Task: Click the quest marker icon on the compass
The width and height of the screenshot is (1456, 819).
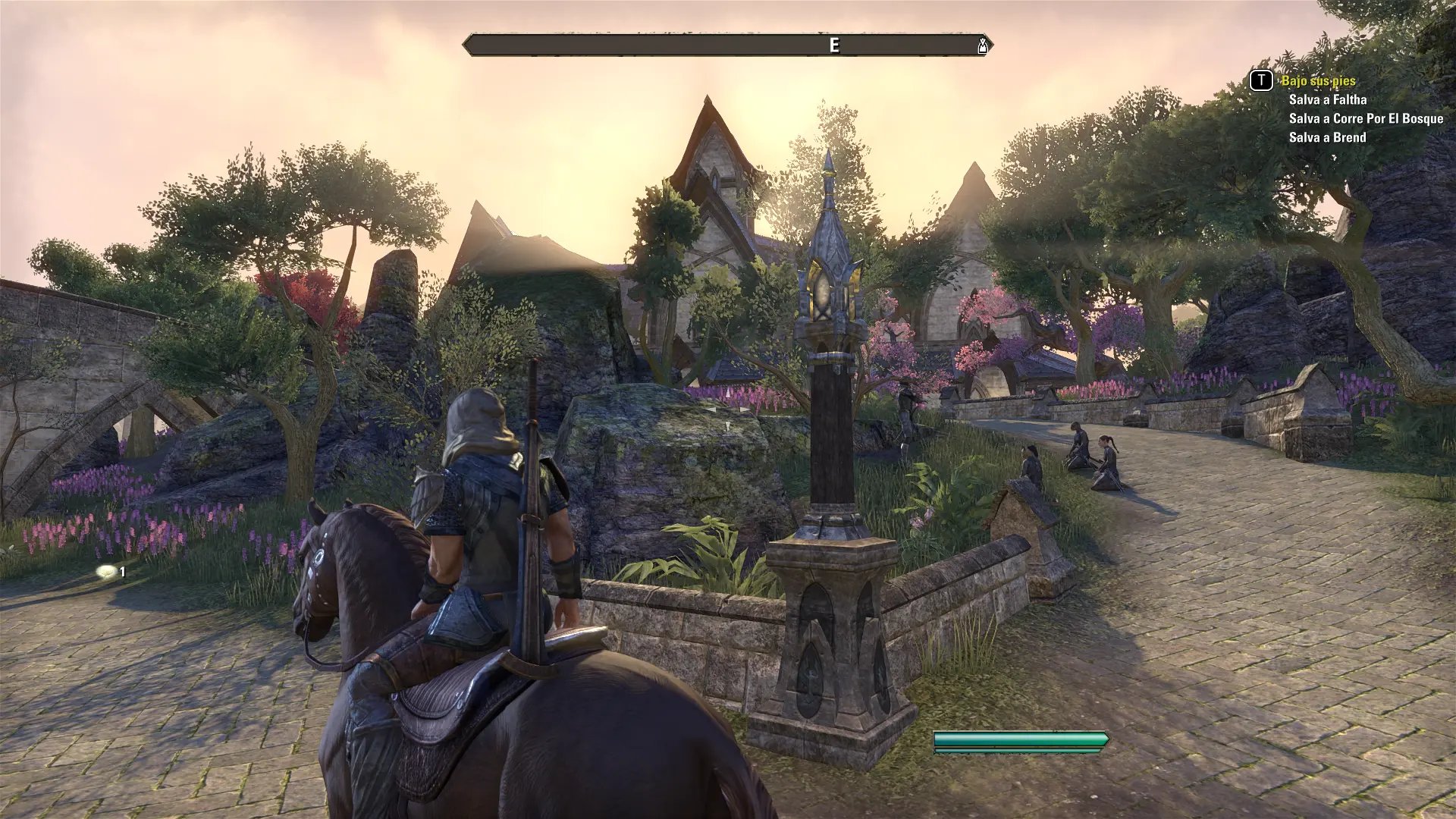Action: click(x=983, y=45)
